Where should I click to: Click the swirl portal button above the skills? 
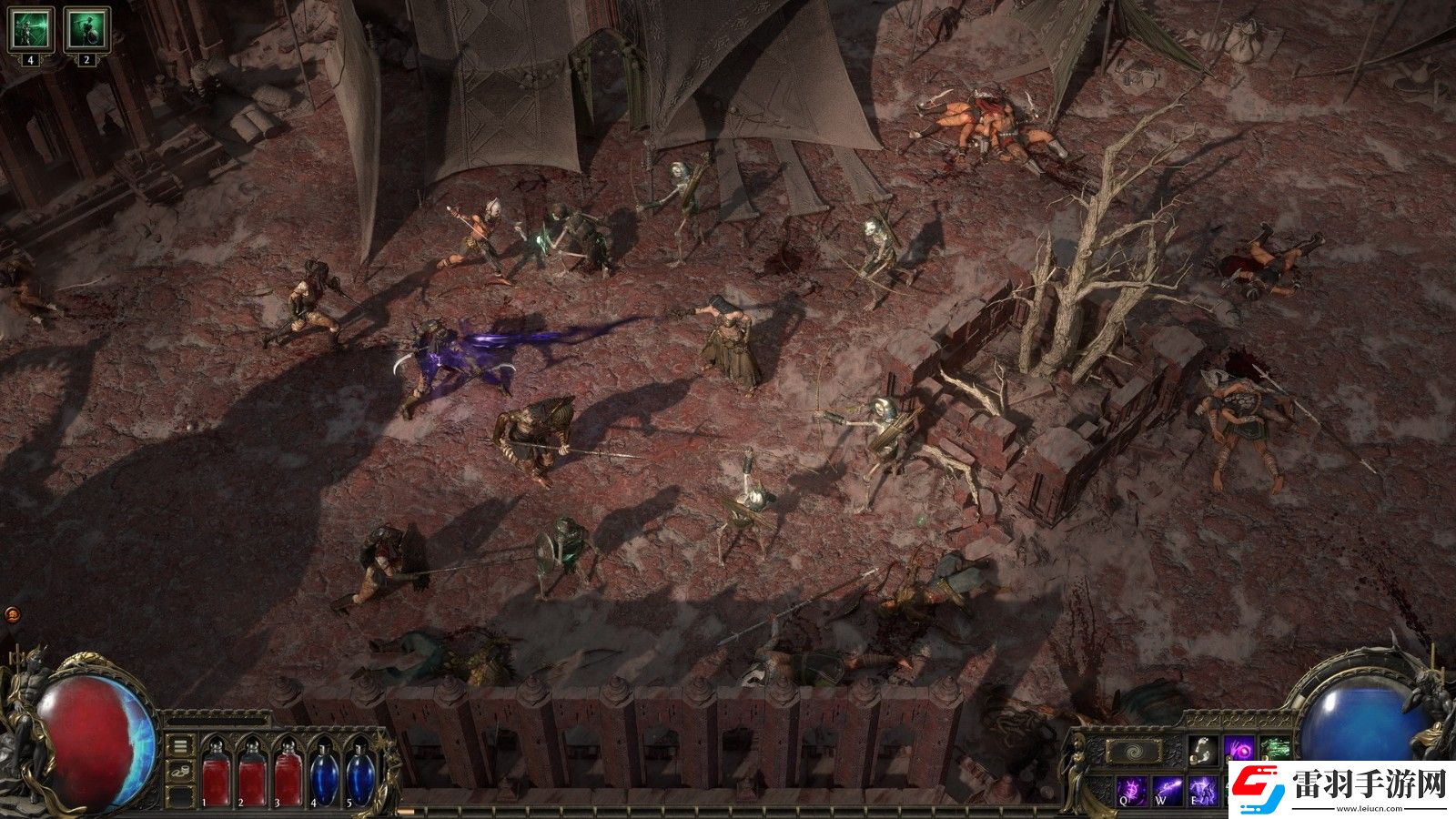[x=1133, y=752]
